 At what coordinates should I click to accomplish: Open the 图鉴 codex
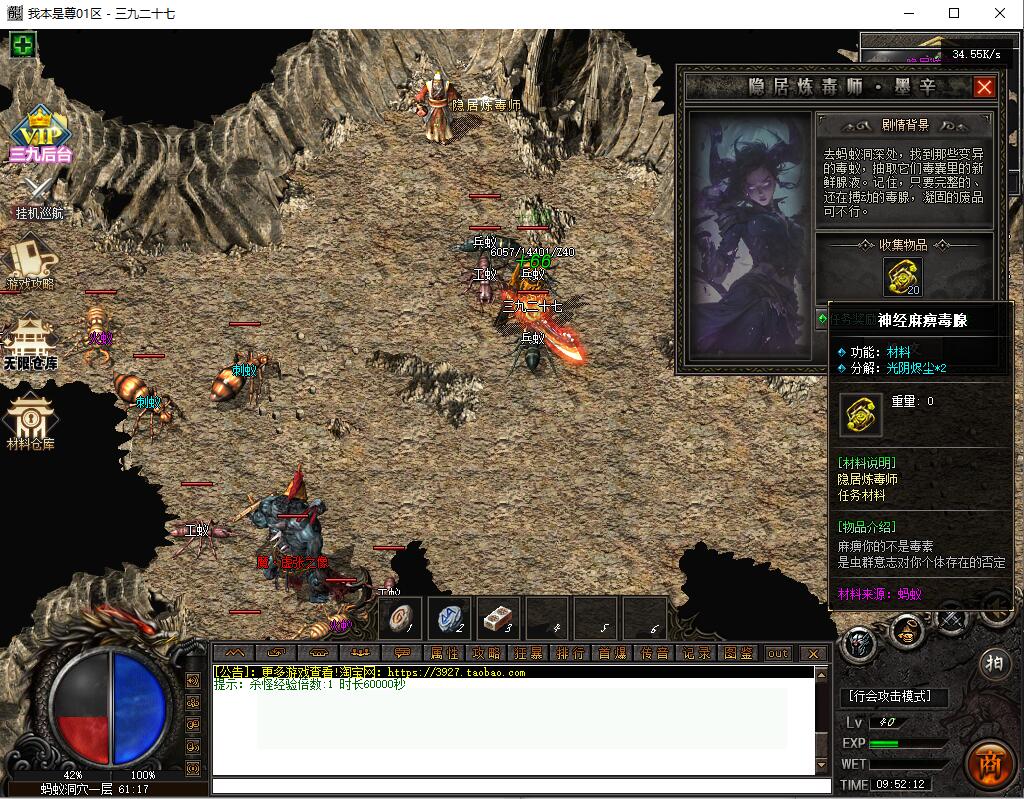tap(738, 653)
